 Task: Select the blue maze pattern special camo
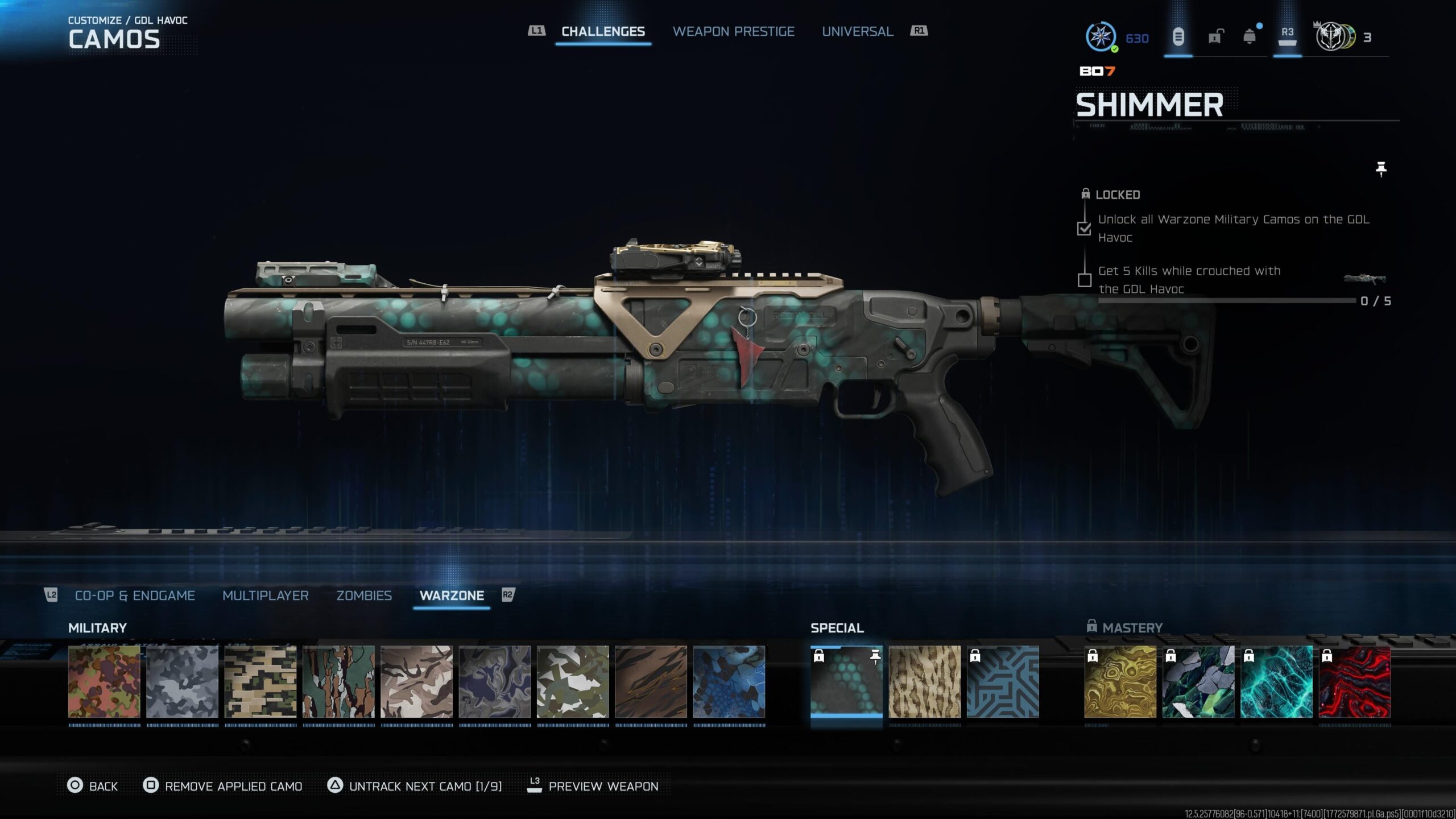1003,681
